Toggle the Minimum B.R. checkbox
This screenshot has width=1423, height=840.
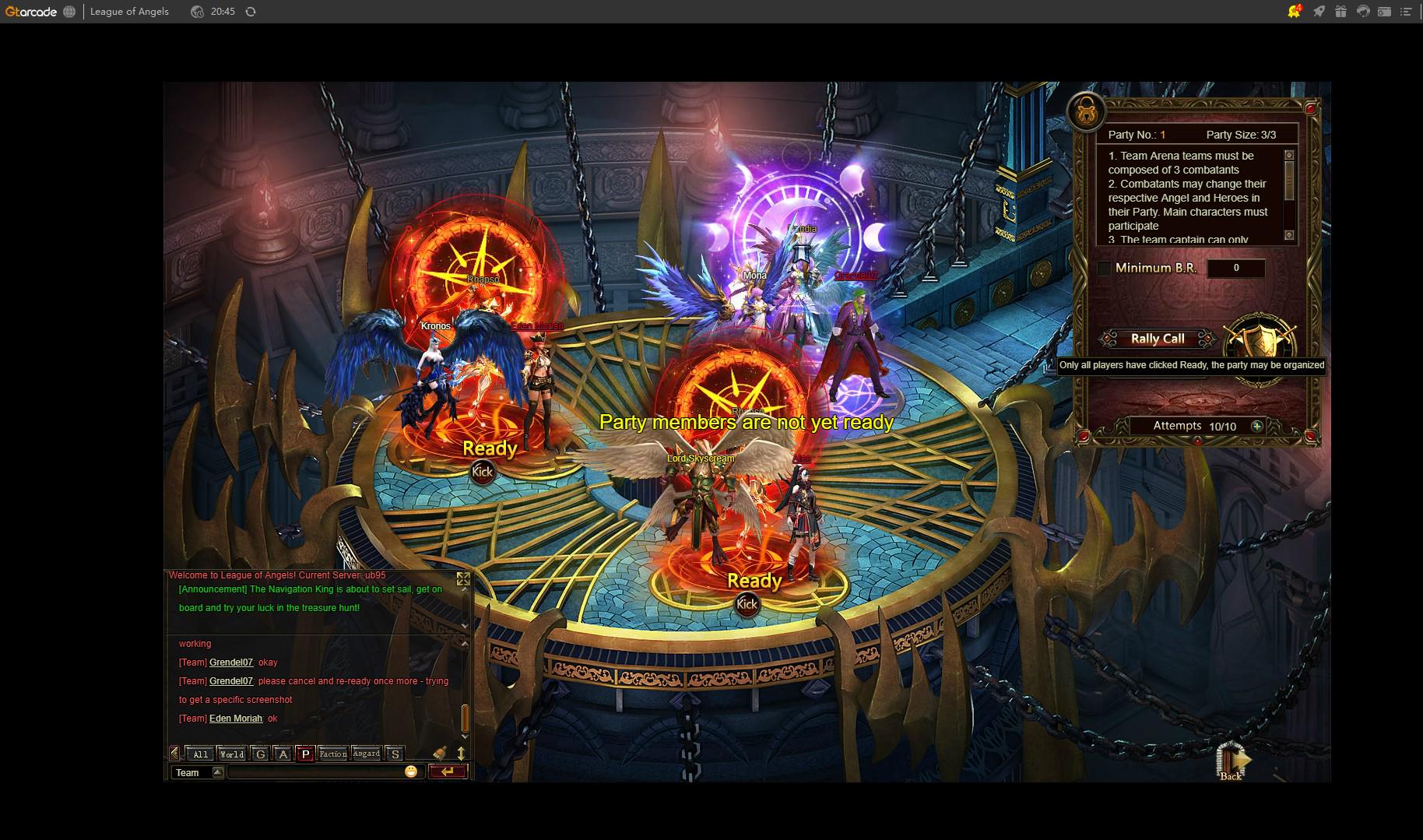[x=1104, y=269]
